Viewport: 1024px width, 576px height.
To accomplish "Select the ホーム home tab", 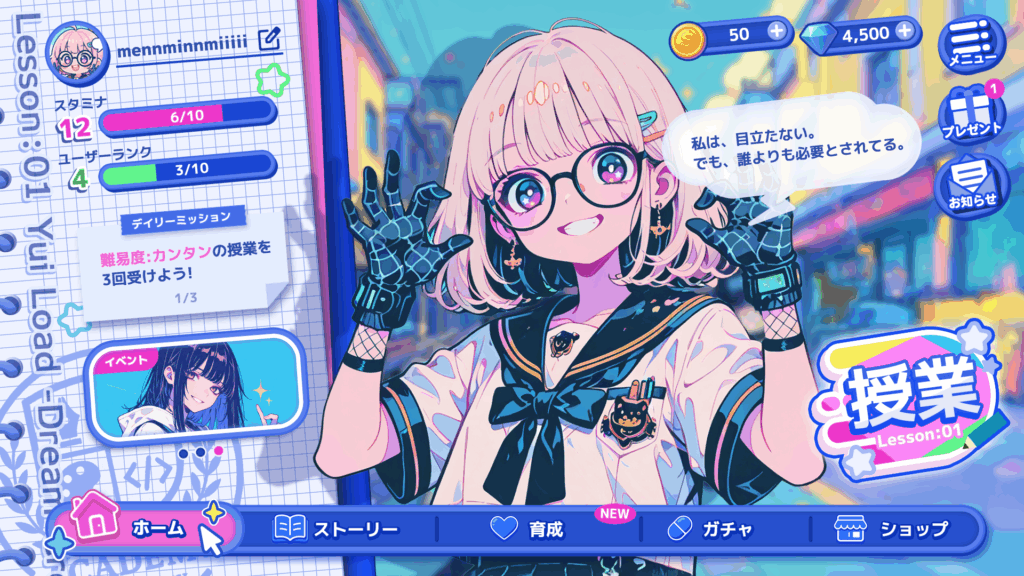I will point(145,529).
